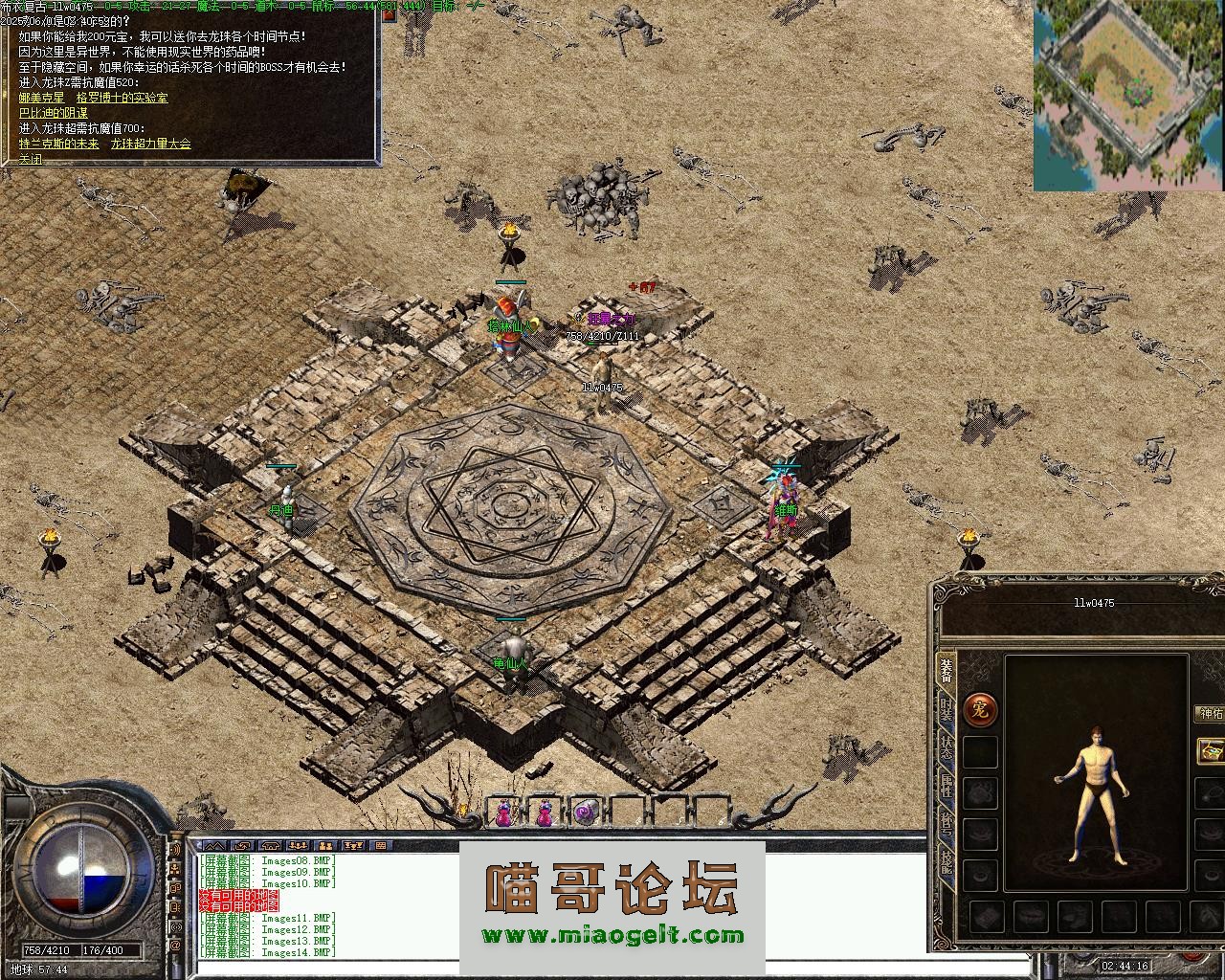The height and width of the screenshot is (980, 1225).
Task: Pick the 巴比迪的阴谋 destination
Action: pyautogui.click(x=54, y=113)
